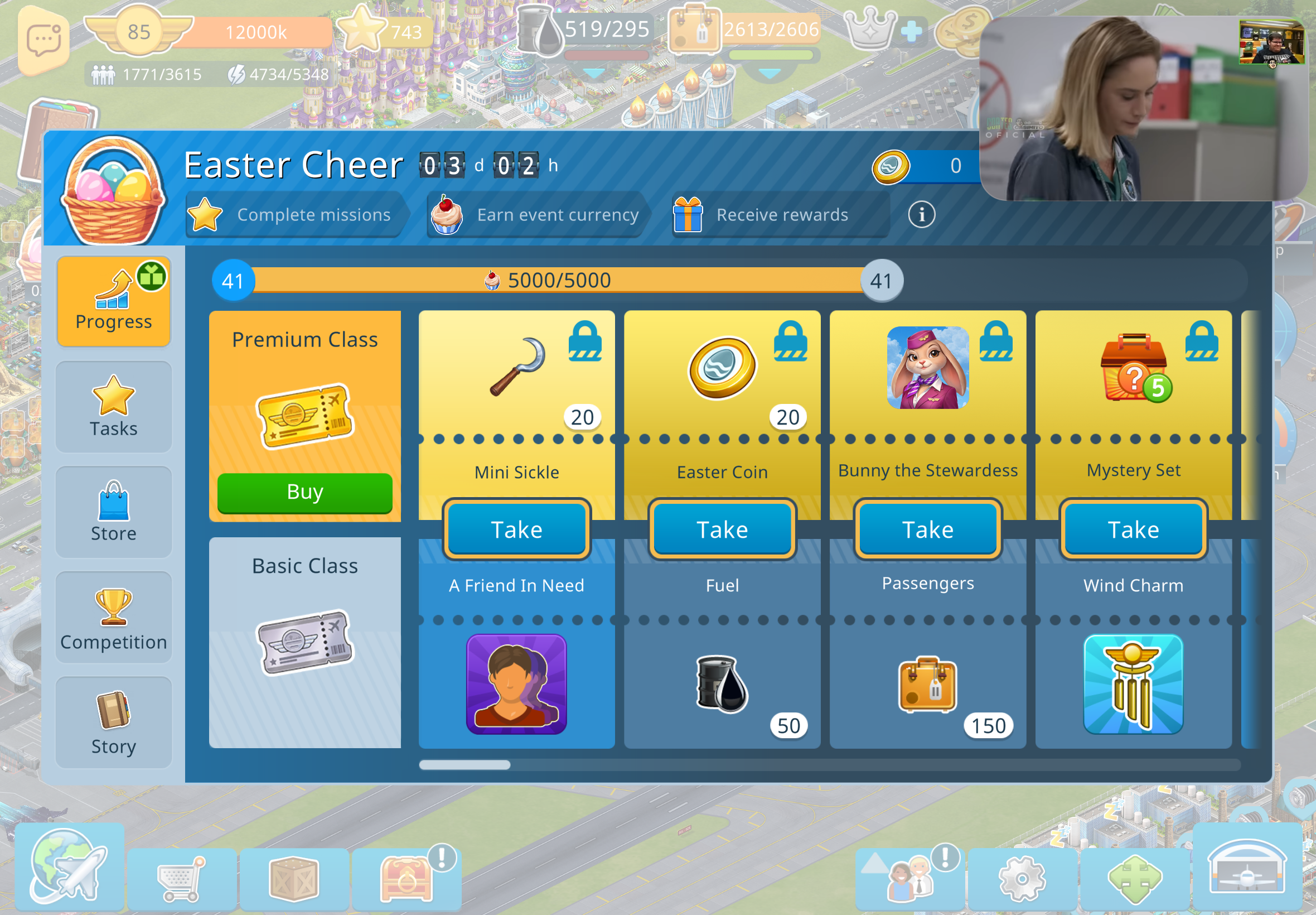Click the green plus beside crown
Viewport: 1316px width, 915px height.
point(911,32)
